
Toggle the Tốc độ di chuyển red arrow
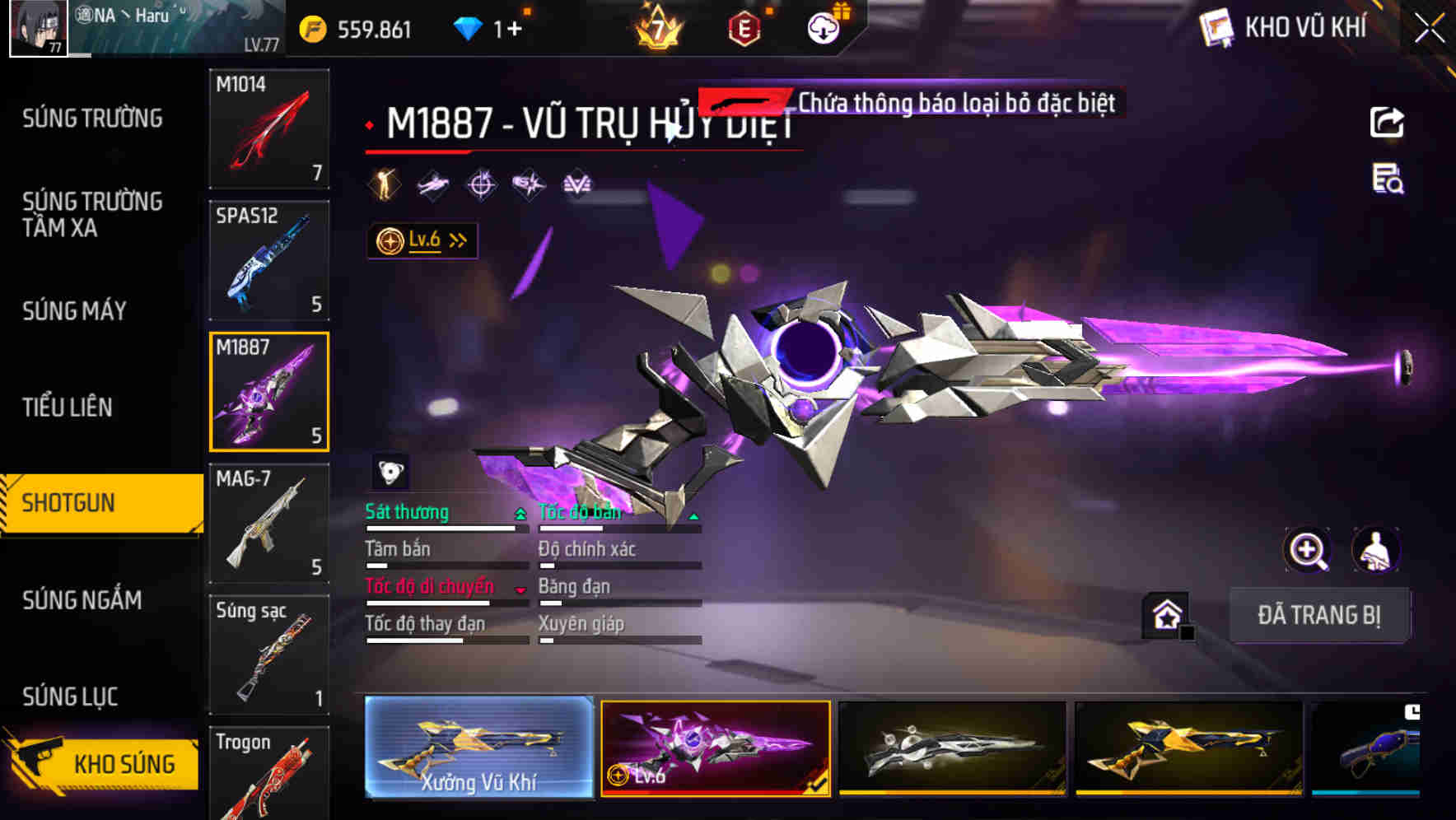pos(520,589)
